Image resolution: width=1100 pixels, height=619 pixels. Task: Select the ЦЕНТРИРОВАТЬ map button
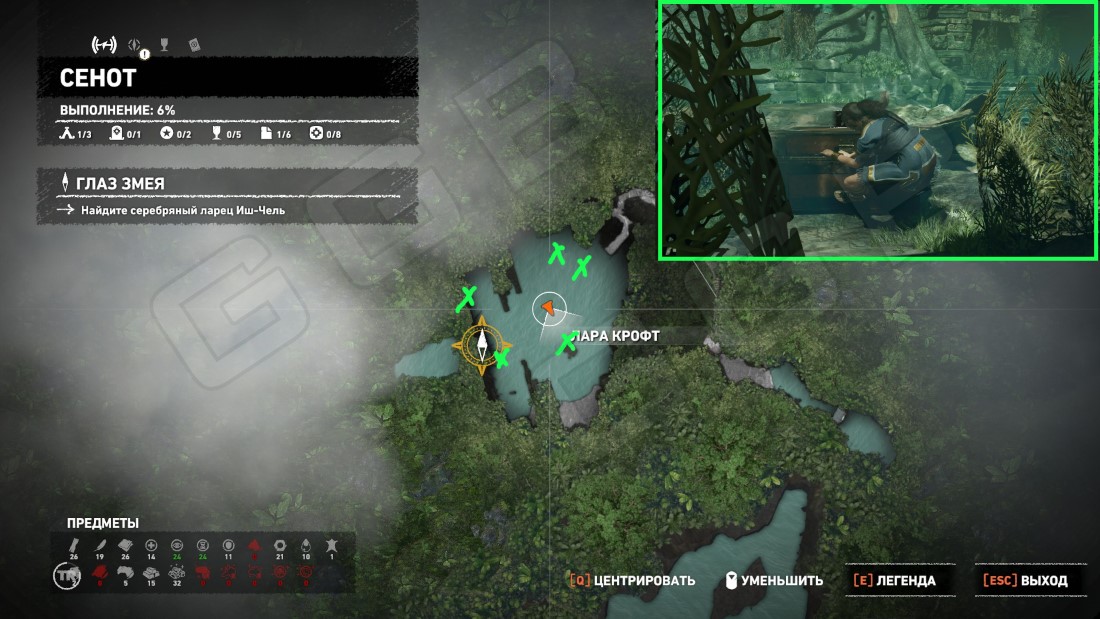[632, 580]
